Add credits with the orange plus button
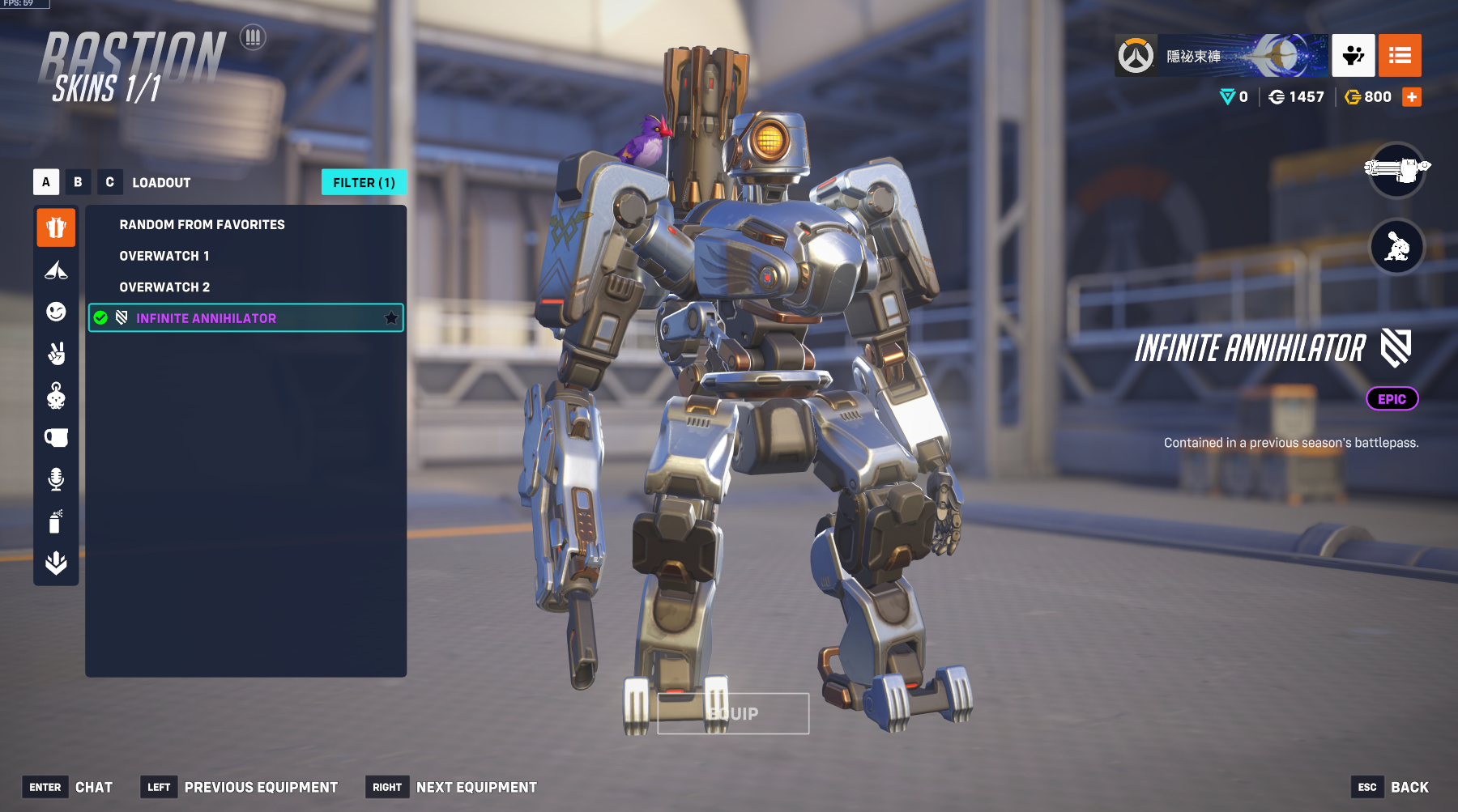This screenshot has width=1458, height=812. pyautogui.click(x=1412, y=97)
